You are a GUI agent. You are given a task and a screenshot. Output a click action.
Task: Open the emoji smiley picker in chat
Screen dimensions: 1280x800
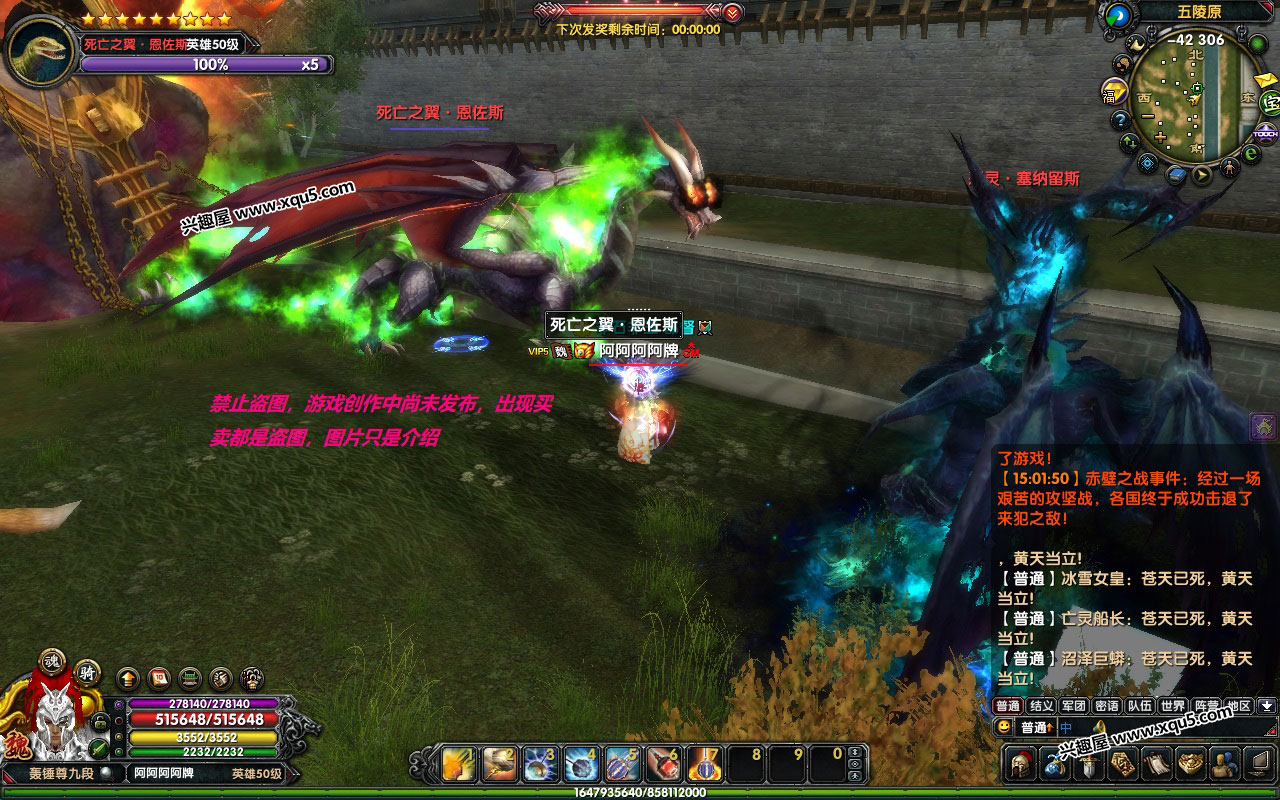[x=1004, y=727]
